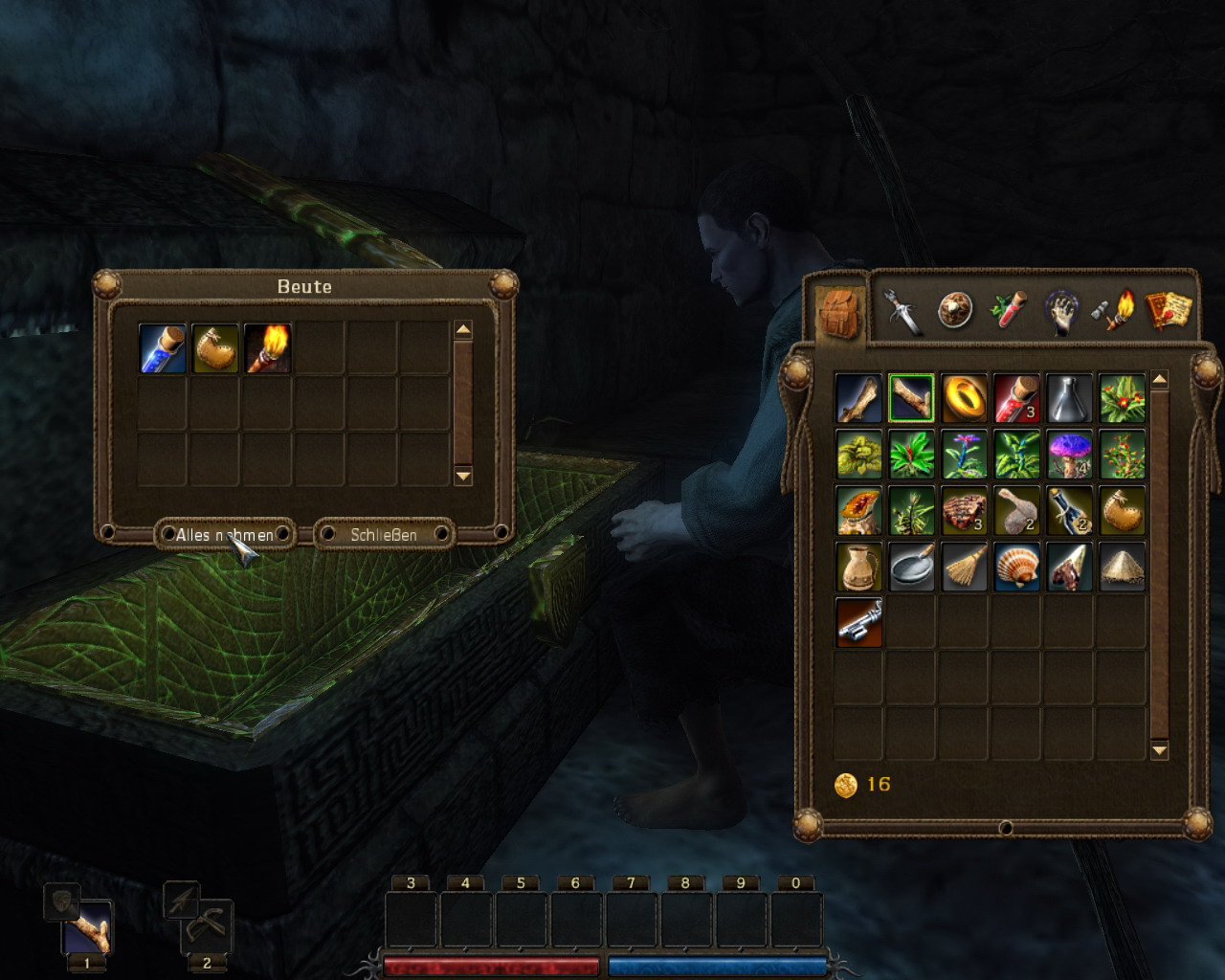
Task: Open the armor tab with round shield icon
Action: pyautogui.click(x=954, y=310)
